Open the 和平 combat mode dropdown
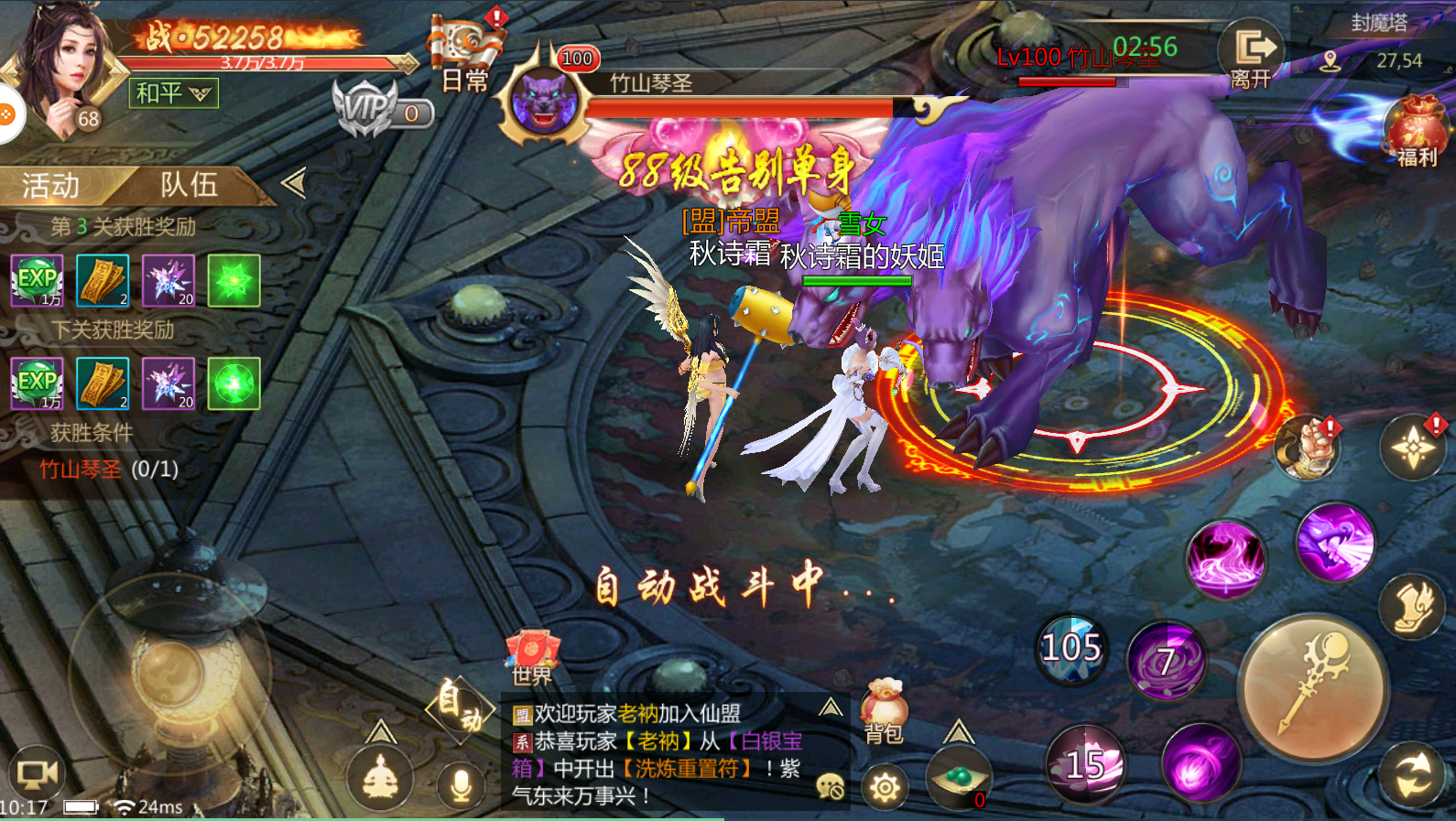The image size is (1456, 821). point(174,92)
